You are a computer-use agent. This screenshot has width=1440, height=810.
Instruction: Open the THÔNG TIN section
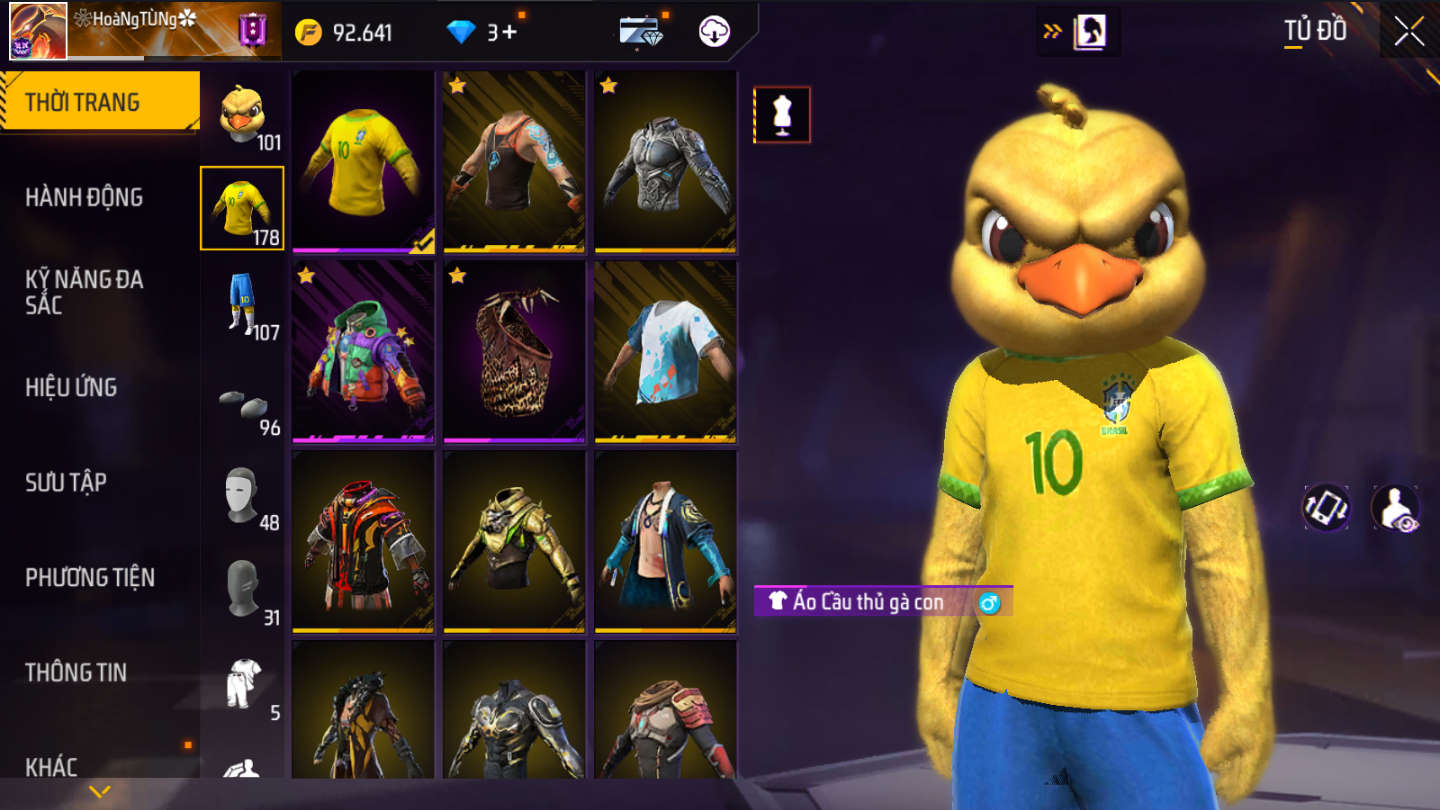[76, 672]
